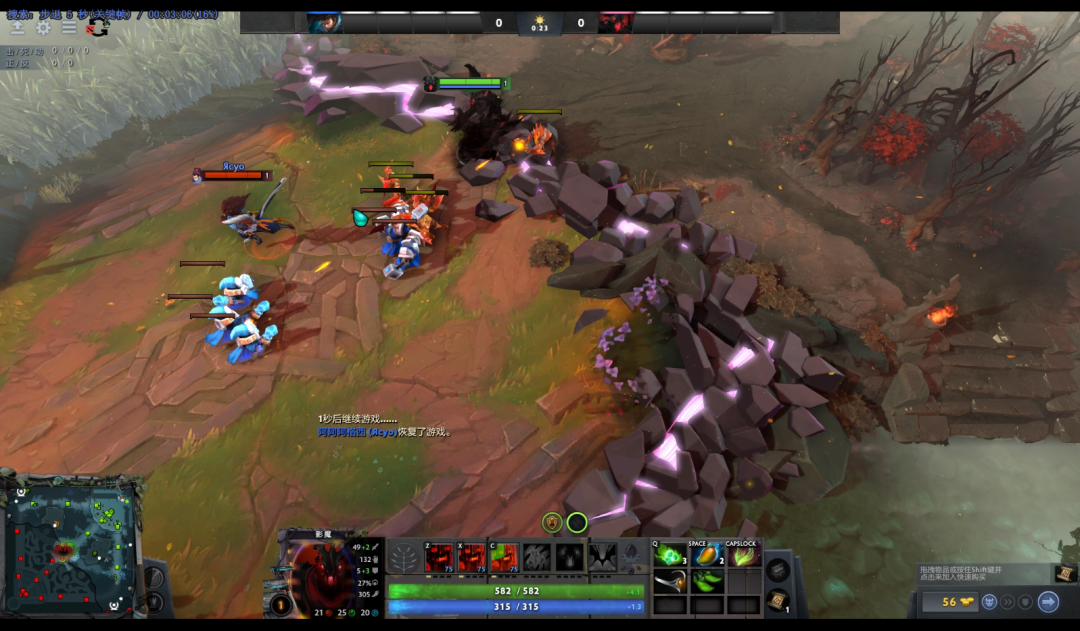The width and height of the screenshot is (1080, 631).
Task: Open the shop via the gold counter
Action: [947, 602]
